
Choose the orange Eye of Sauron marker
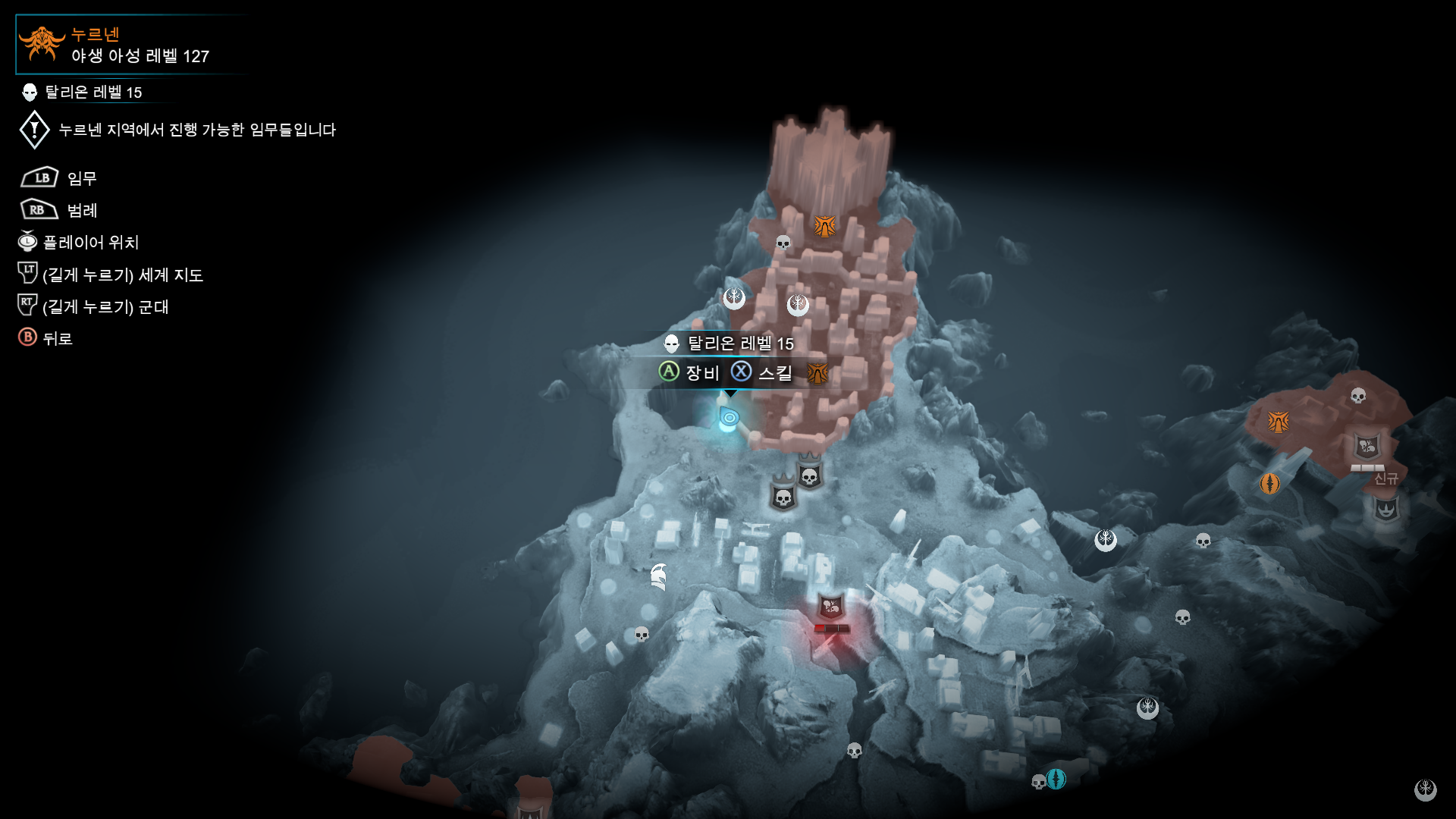[1269, 483]
